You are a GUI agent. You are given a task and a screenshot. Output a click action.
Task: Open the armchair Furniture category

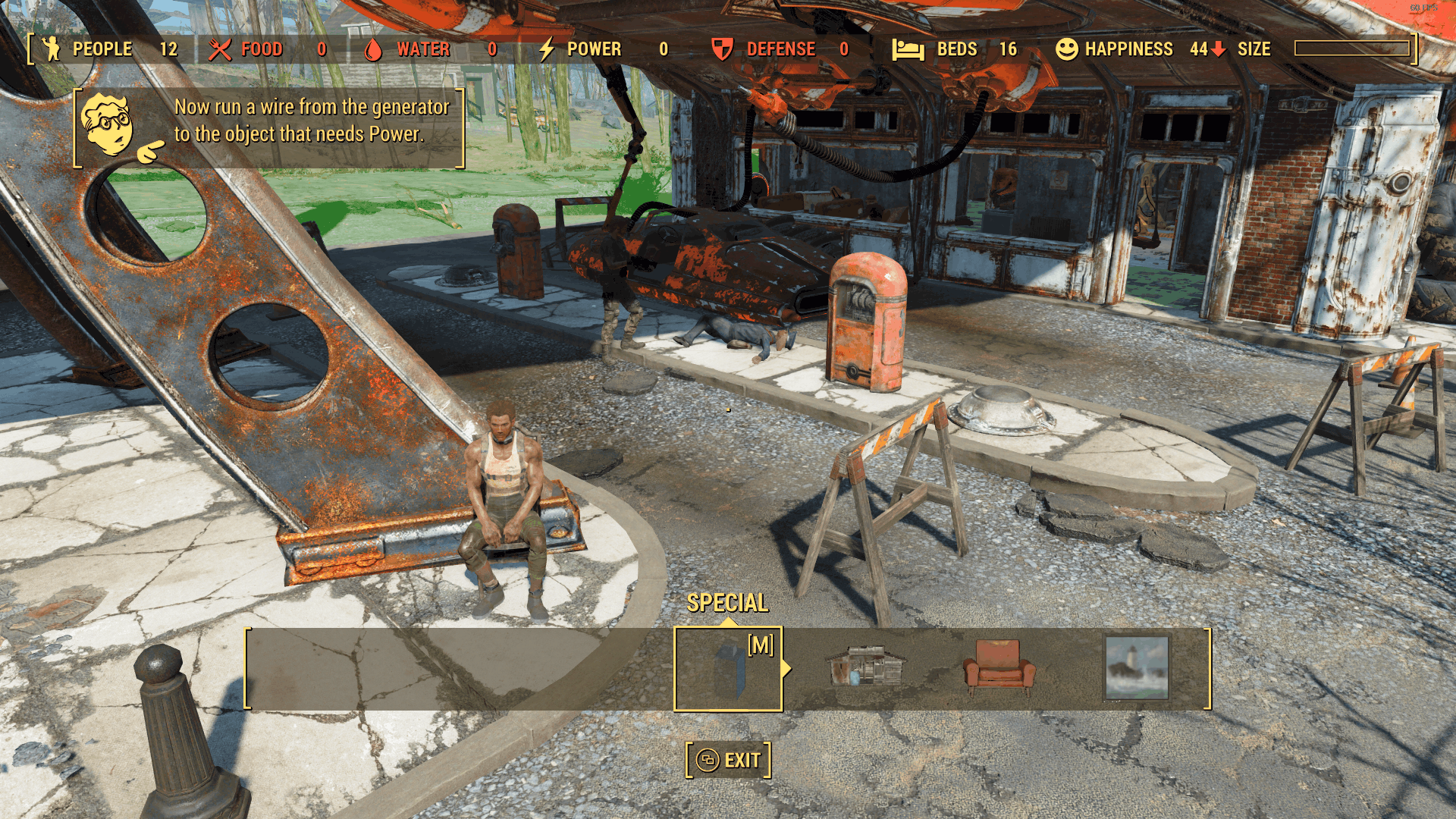point(999,667)
